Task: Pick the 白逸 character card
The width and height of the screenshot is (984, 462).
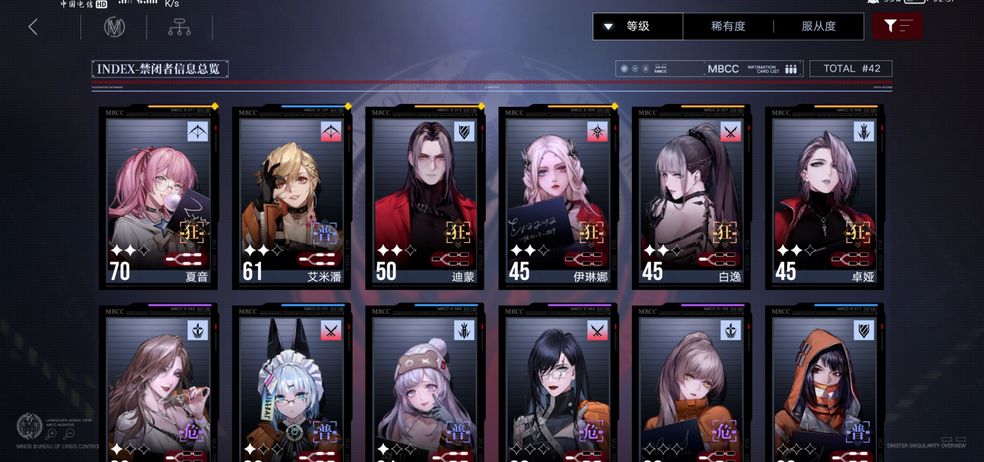Action: [692, 198]
